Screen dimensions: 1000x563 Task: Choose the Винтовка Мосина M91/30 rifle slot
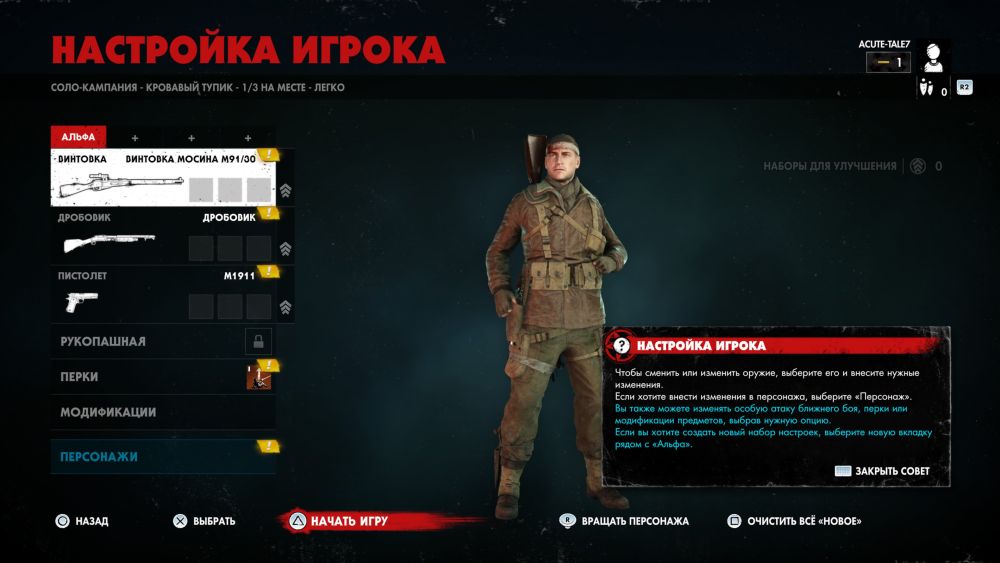click(163, 177)
